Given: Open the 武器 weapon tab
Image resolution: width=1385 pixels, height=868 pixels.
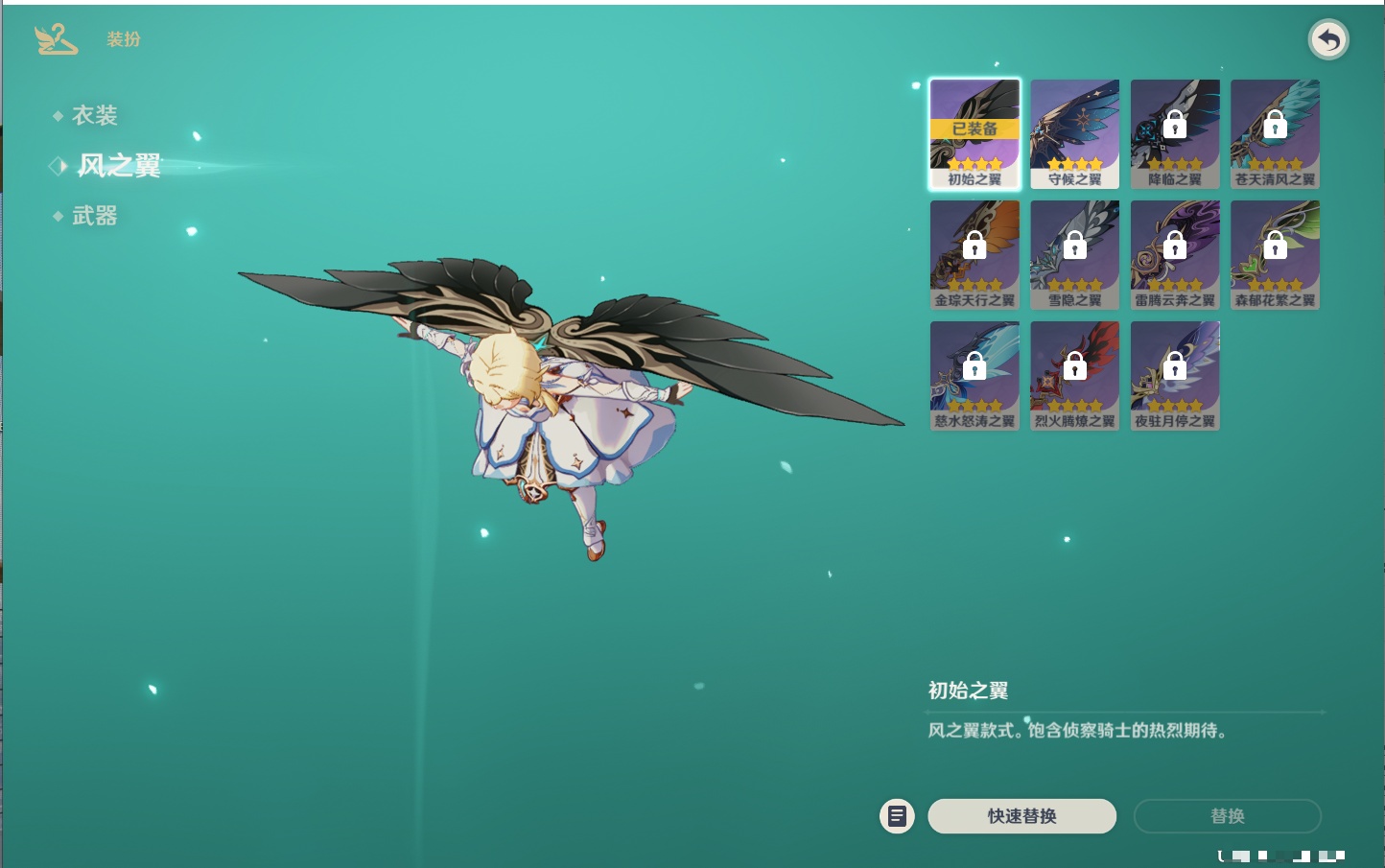Looking at the screenshot, I should pos(94,217).
